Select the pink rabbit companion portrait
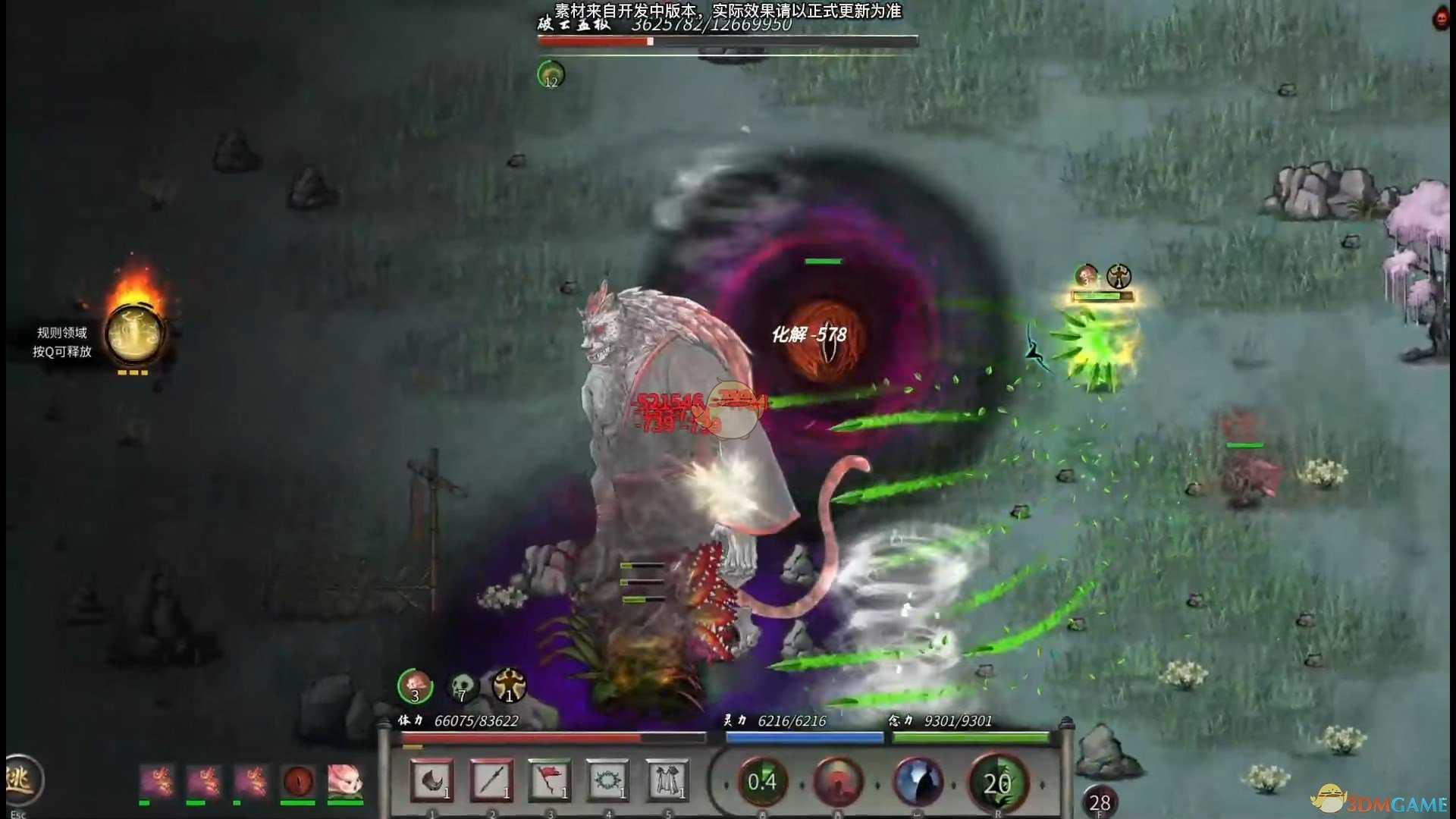Image resolution: width=1456 pixels, height=819 pixels. click(344, 780)
